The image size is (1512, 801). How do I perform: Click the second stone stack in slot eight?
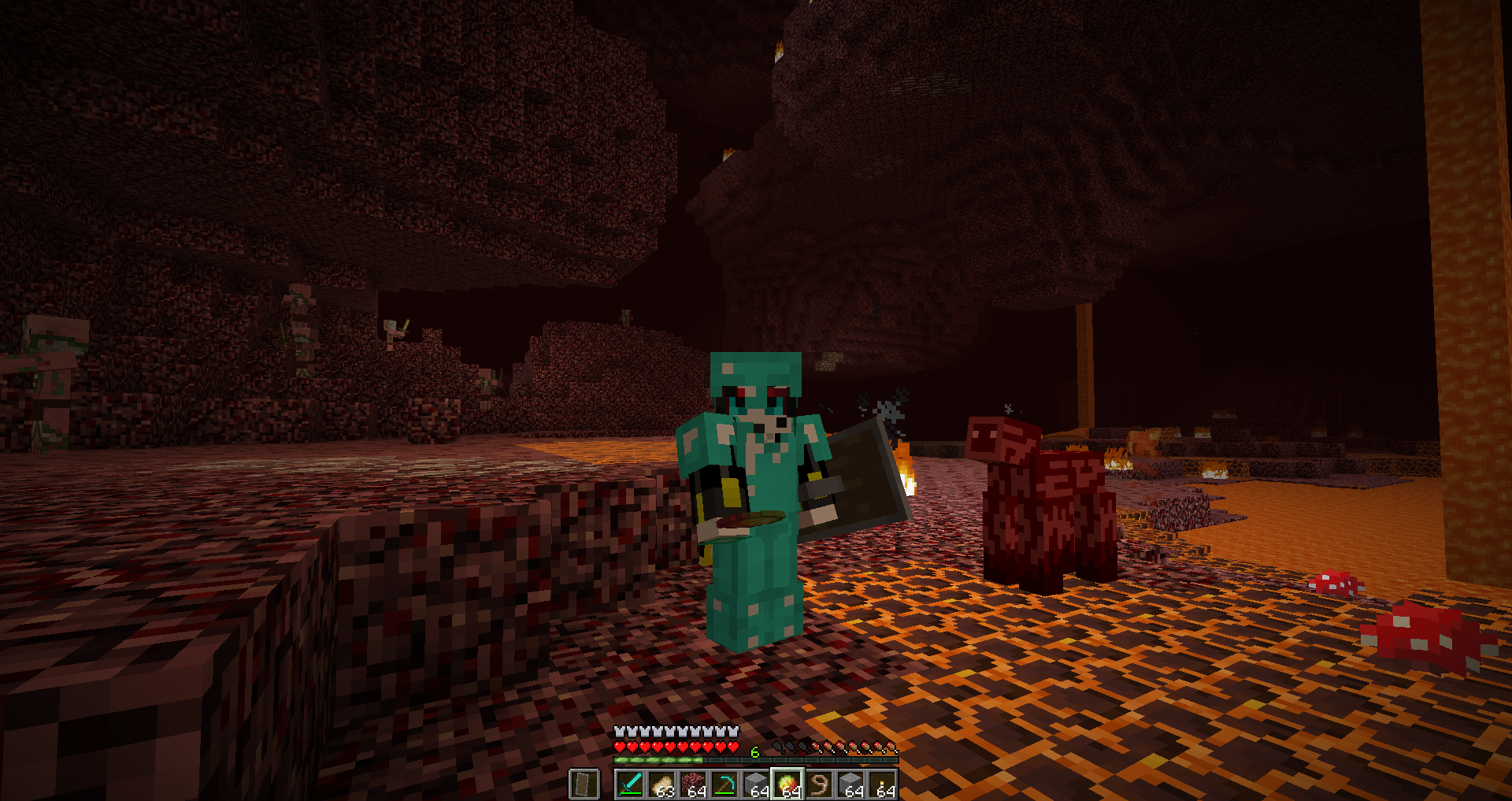(x=850, y=782)
